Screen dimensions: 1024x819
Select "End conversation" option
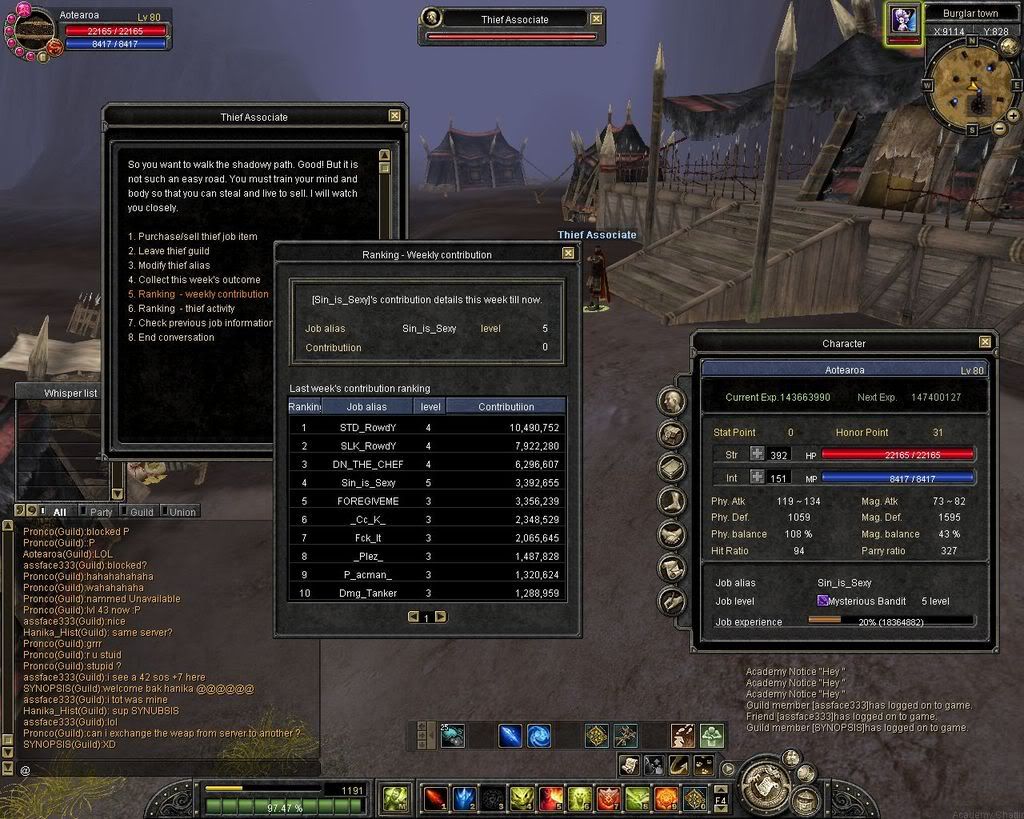pos(170,338)
